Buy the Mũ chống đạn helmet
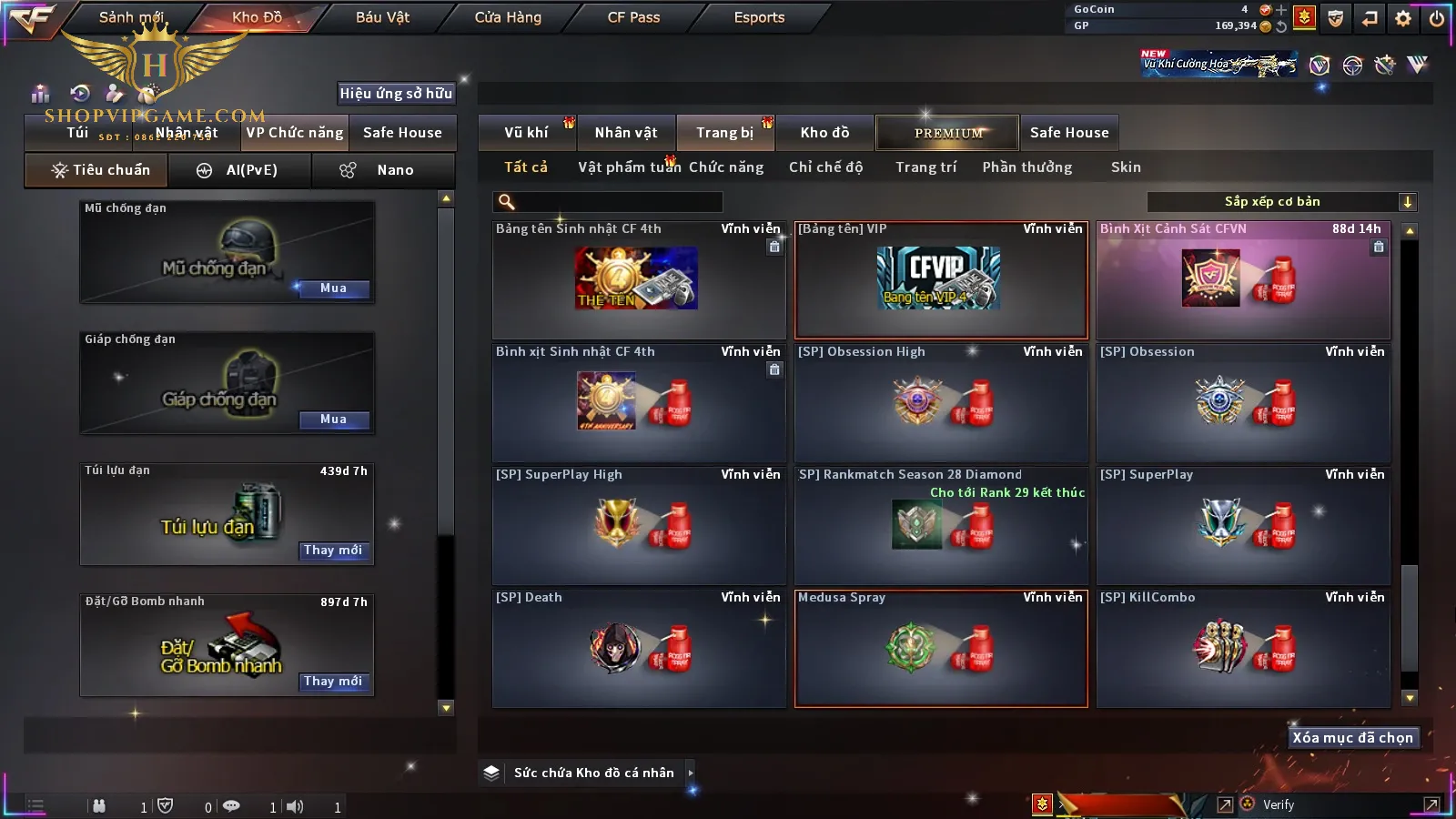The image size is (1456, 819). tap(333, 288)
